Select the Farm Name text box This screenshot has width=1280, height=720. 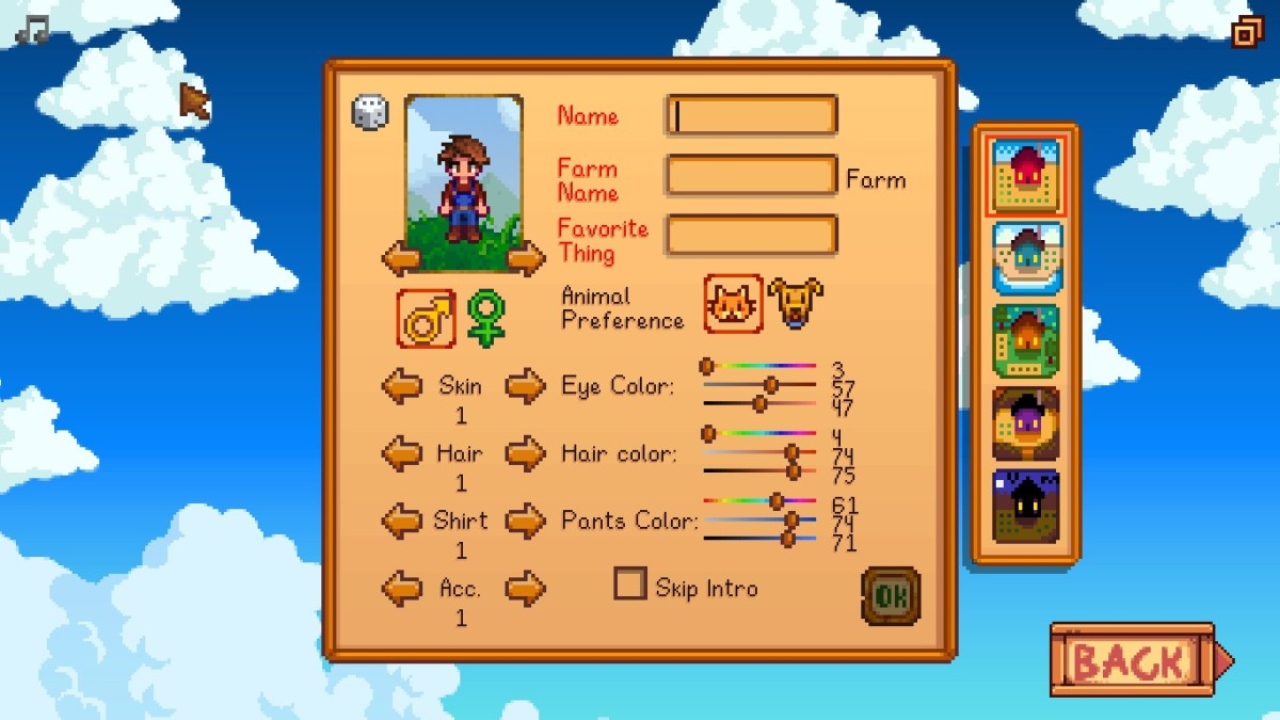pos(752,177)
